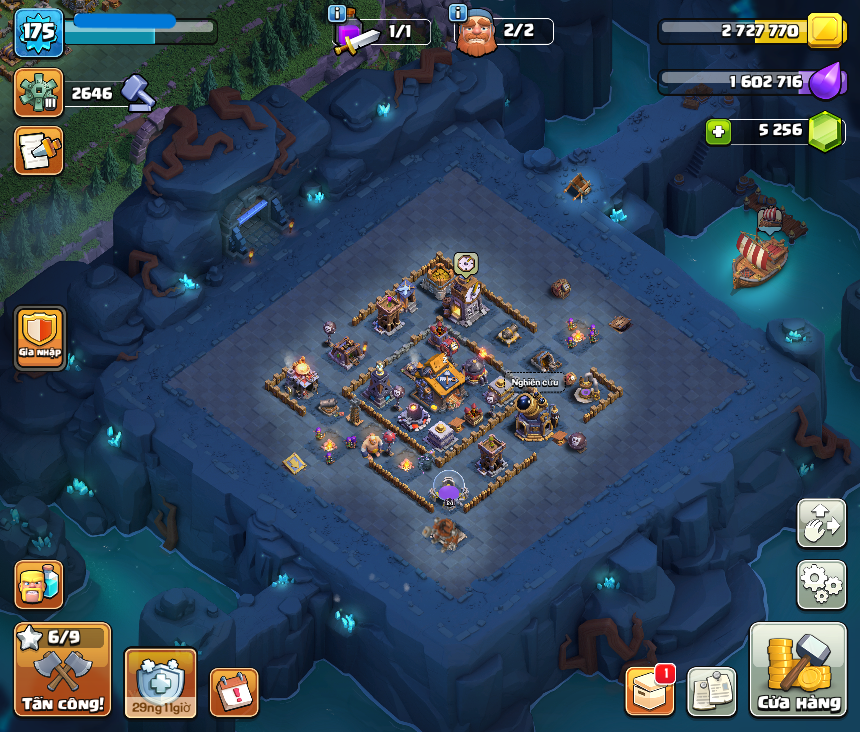Open the hand-and-arrows layout editor button
860x732 pixels.
821,523
